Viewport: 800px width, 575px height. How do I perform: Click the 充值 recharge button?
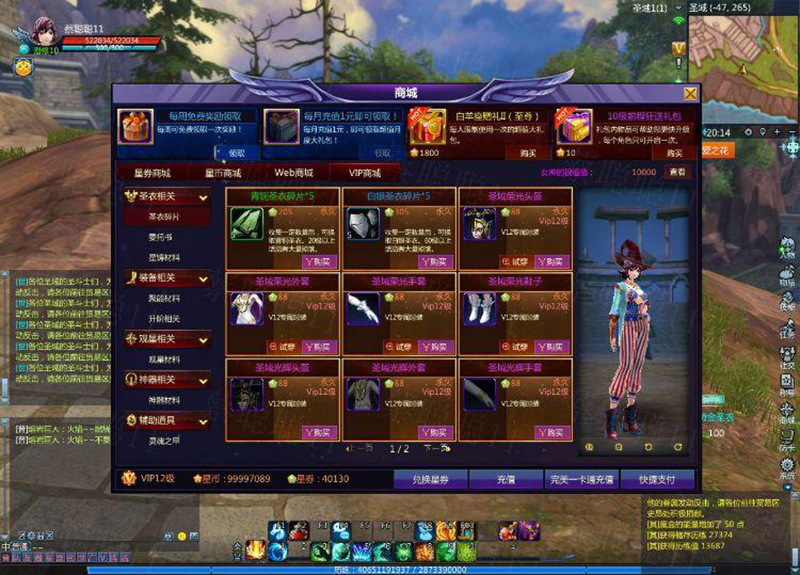(x=506, y=479)
